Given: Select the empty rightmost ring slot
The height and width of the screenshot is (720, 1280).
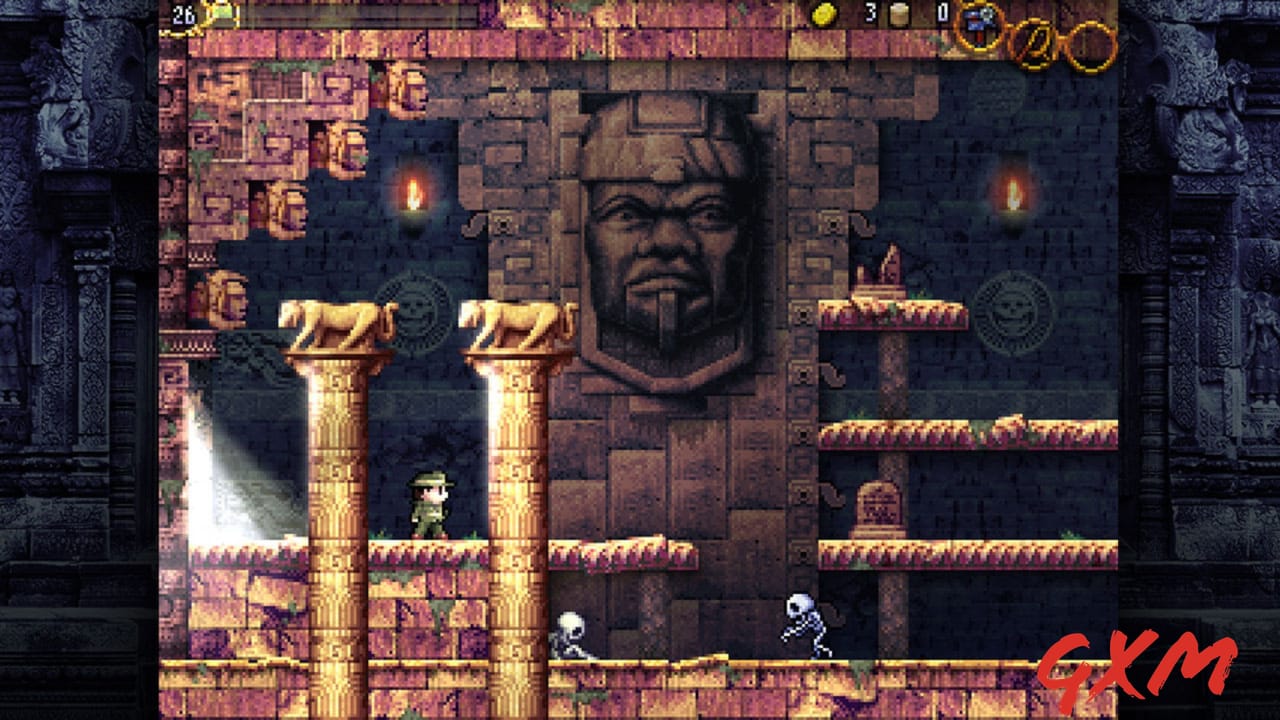Looking at the screenshot, I should tap(1092, 45).
